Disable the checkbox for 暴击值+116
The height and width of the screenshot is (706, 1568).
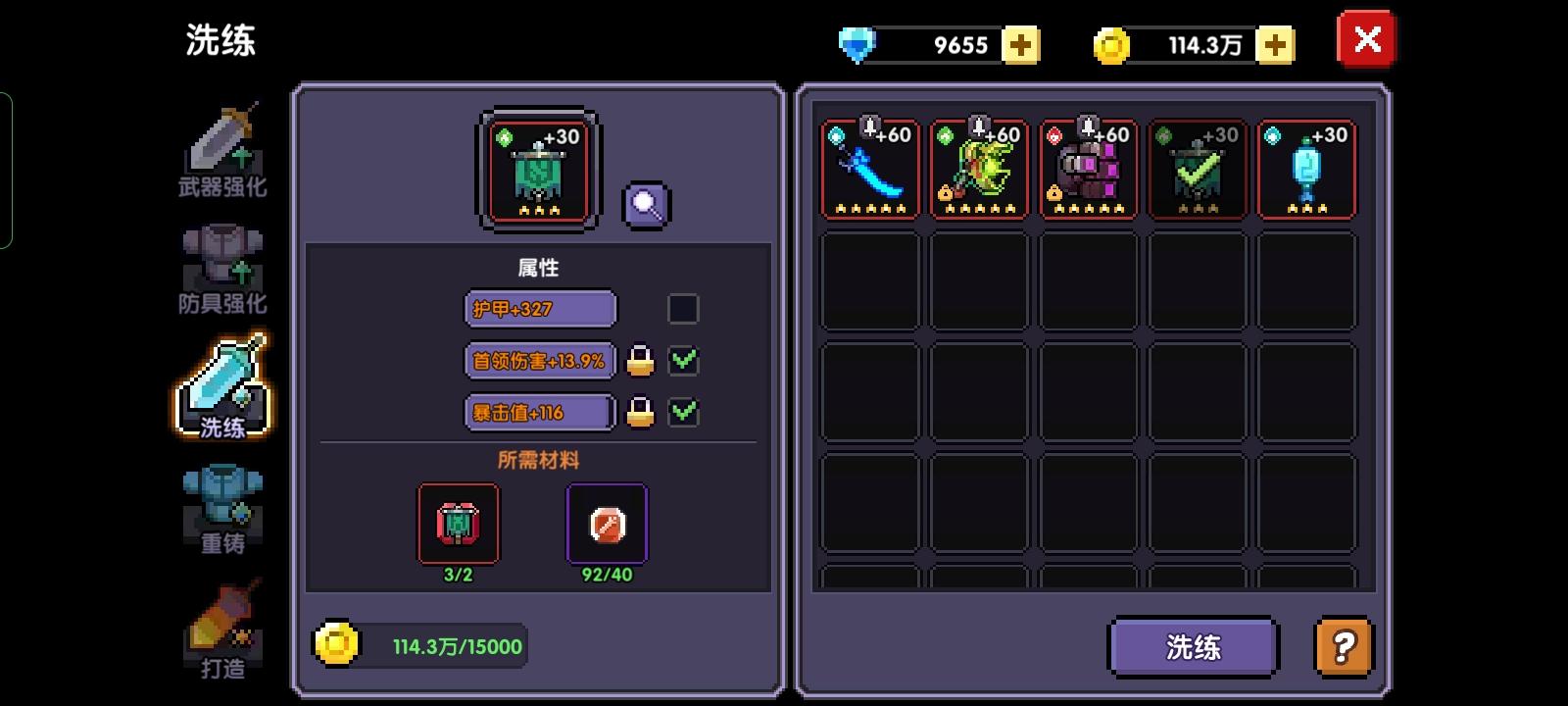685,413
